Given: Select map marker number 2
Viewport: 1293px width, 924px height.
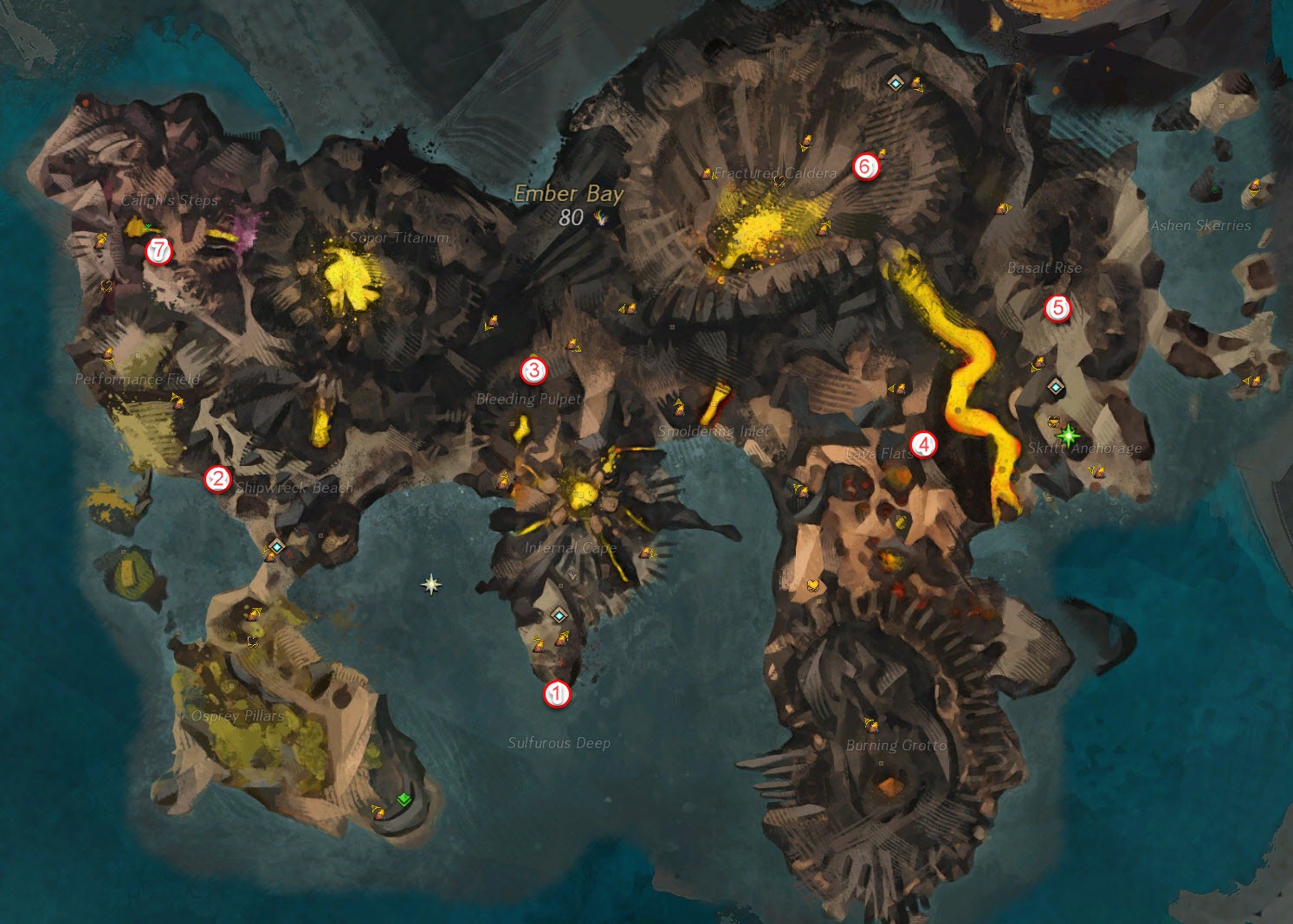Looking at the screenshot, I should pos(217,479).
